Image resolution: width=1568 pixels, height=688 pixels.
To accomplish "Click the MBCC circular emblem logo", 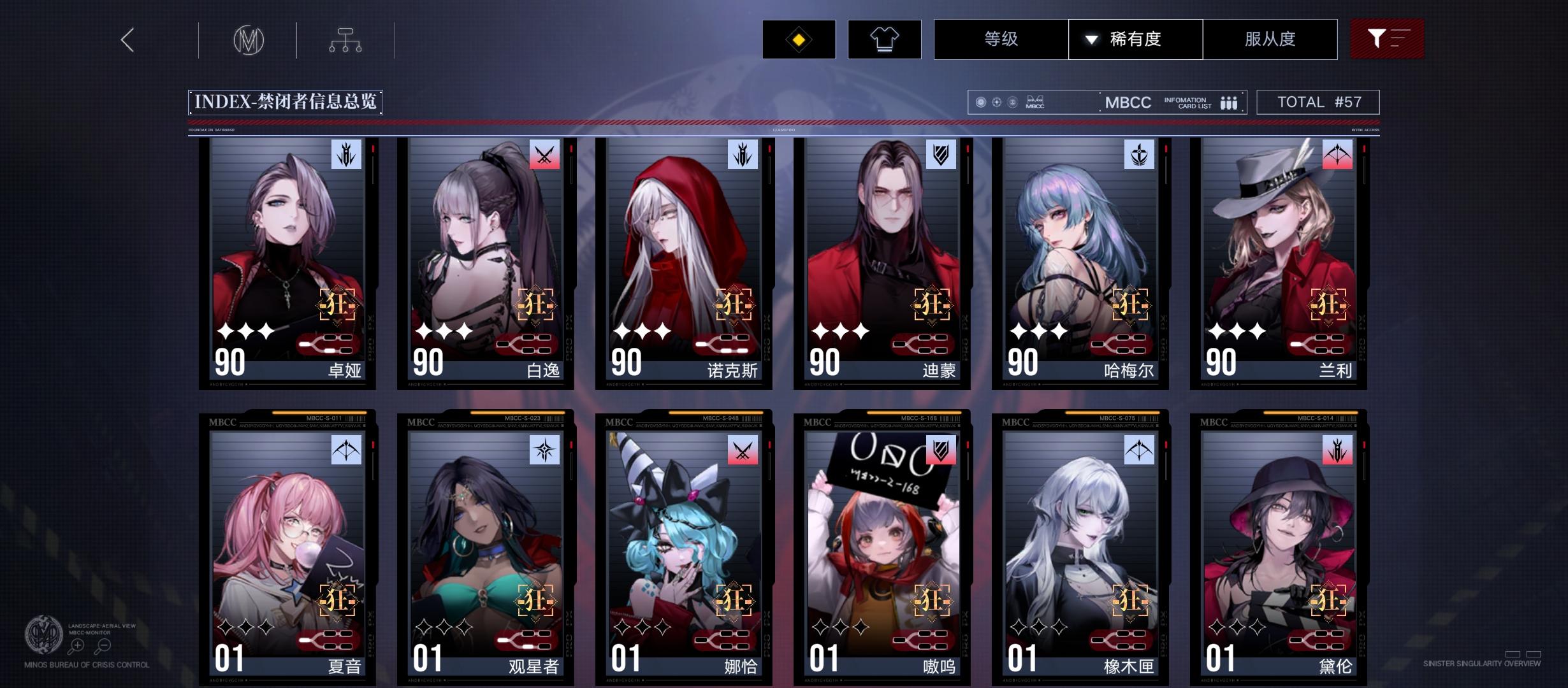I will click(x=248, y=39).
